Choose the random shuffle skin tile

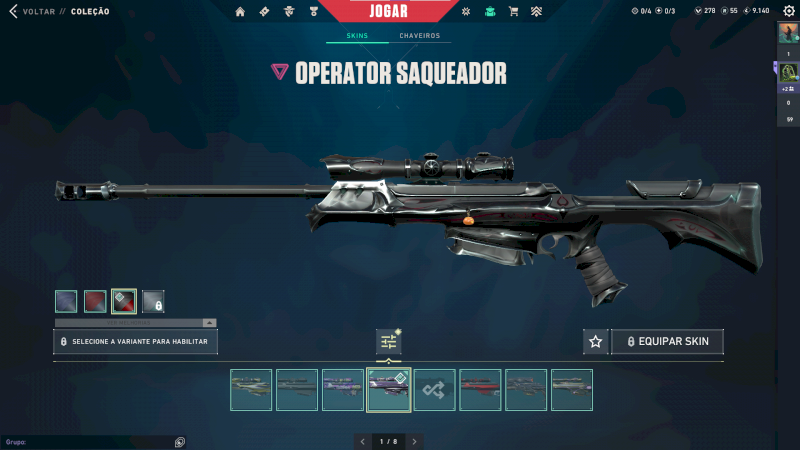pyautogui.click(x=435, y=390)
